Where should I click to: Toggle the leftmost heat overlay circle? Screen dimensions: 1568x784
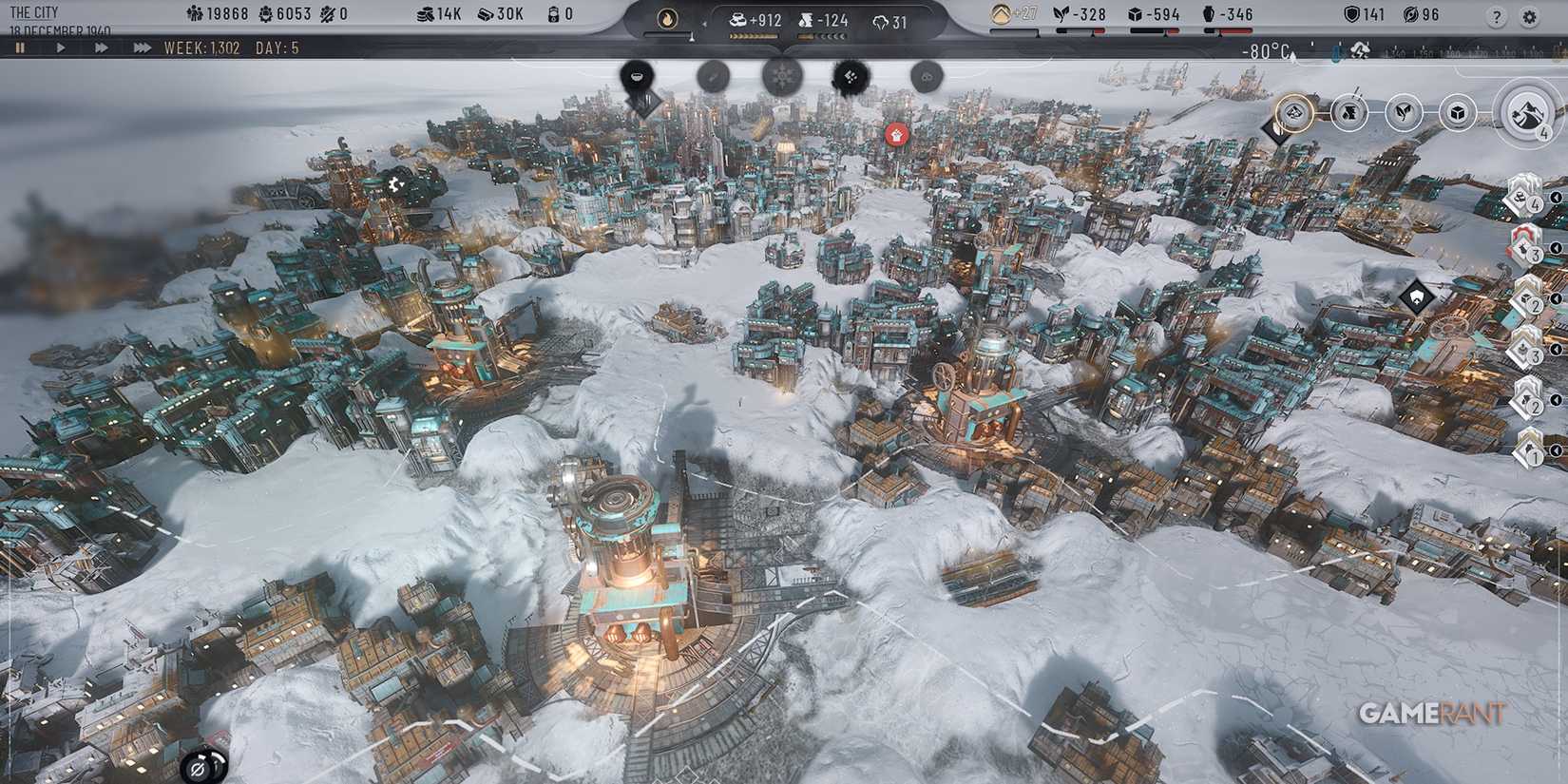point(1293,112)
